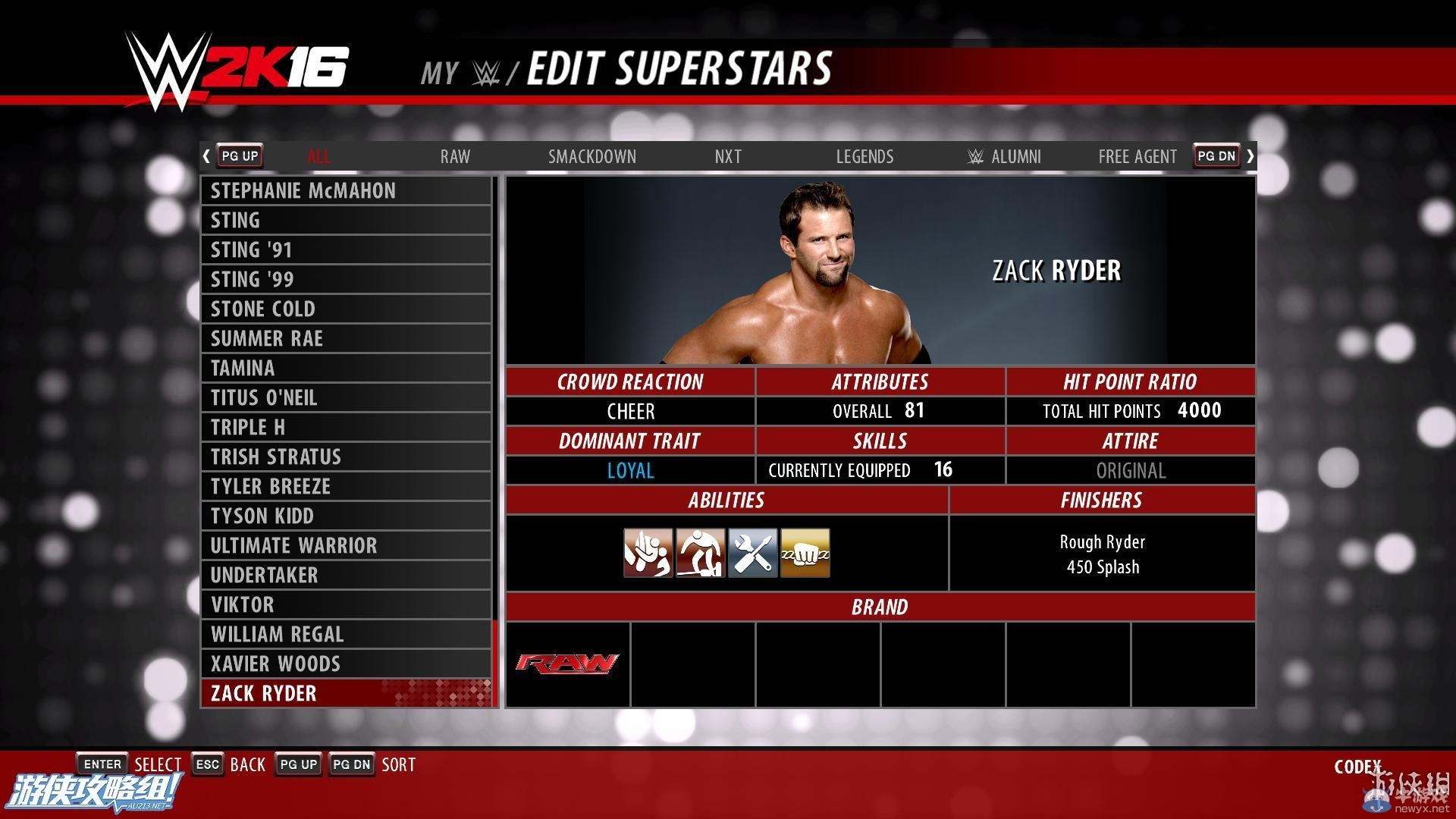This screenshot has height=819, width=1456.
Task: Click the left arrow before PG UP
Action: click(x=206, y=155)
